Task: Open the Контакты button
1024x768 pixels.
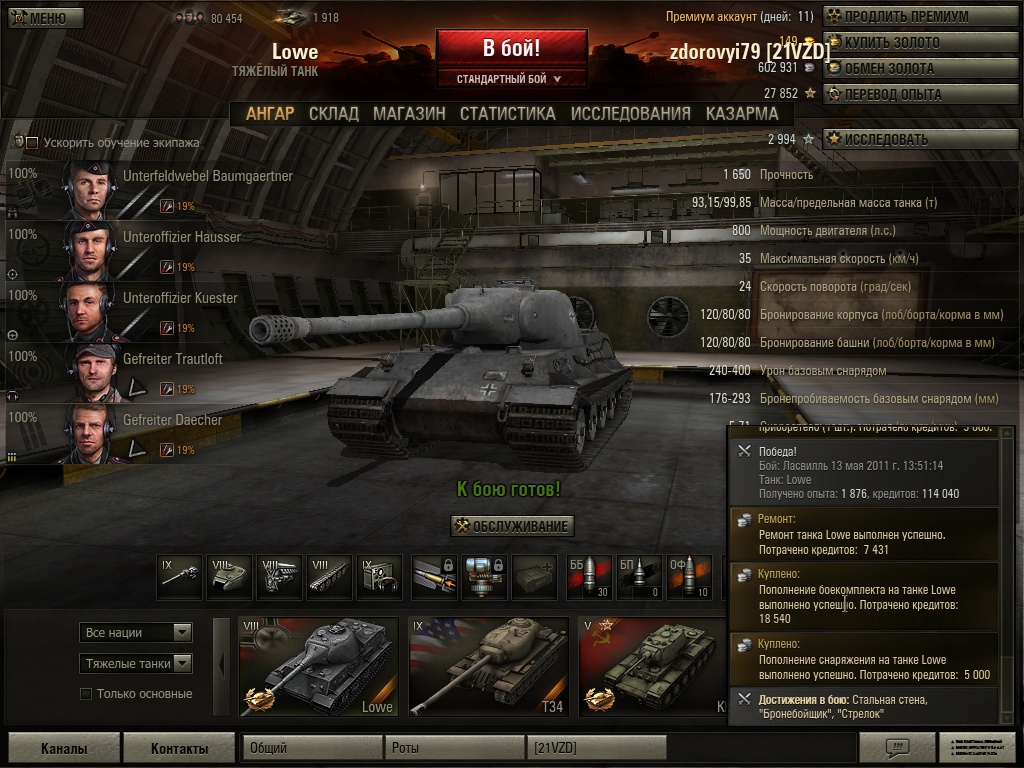Action: (179, 748)
